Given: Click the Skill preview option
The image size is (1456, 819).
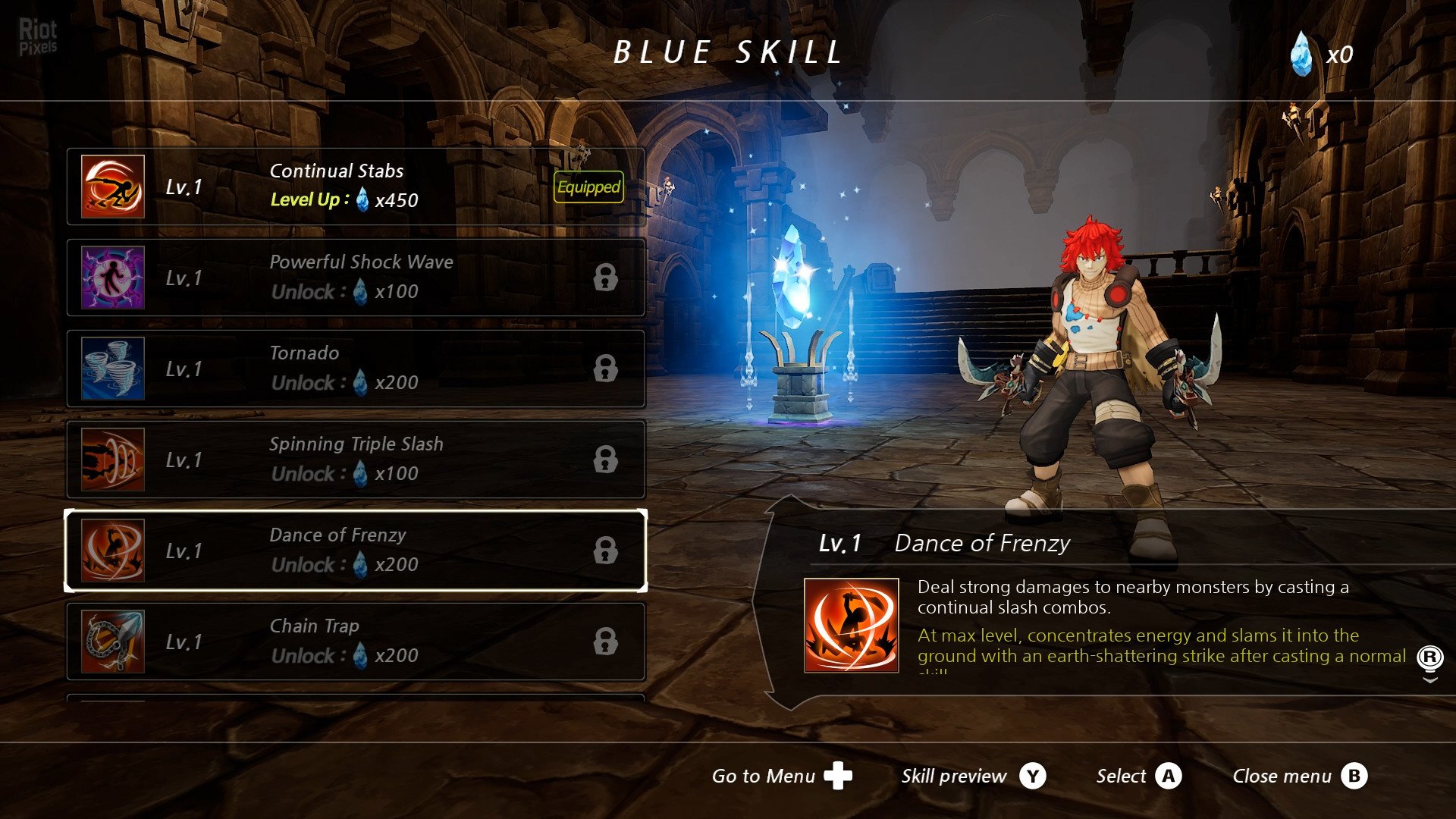Looking at the screenshot, I should (x=973, y=776).
